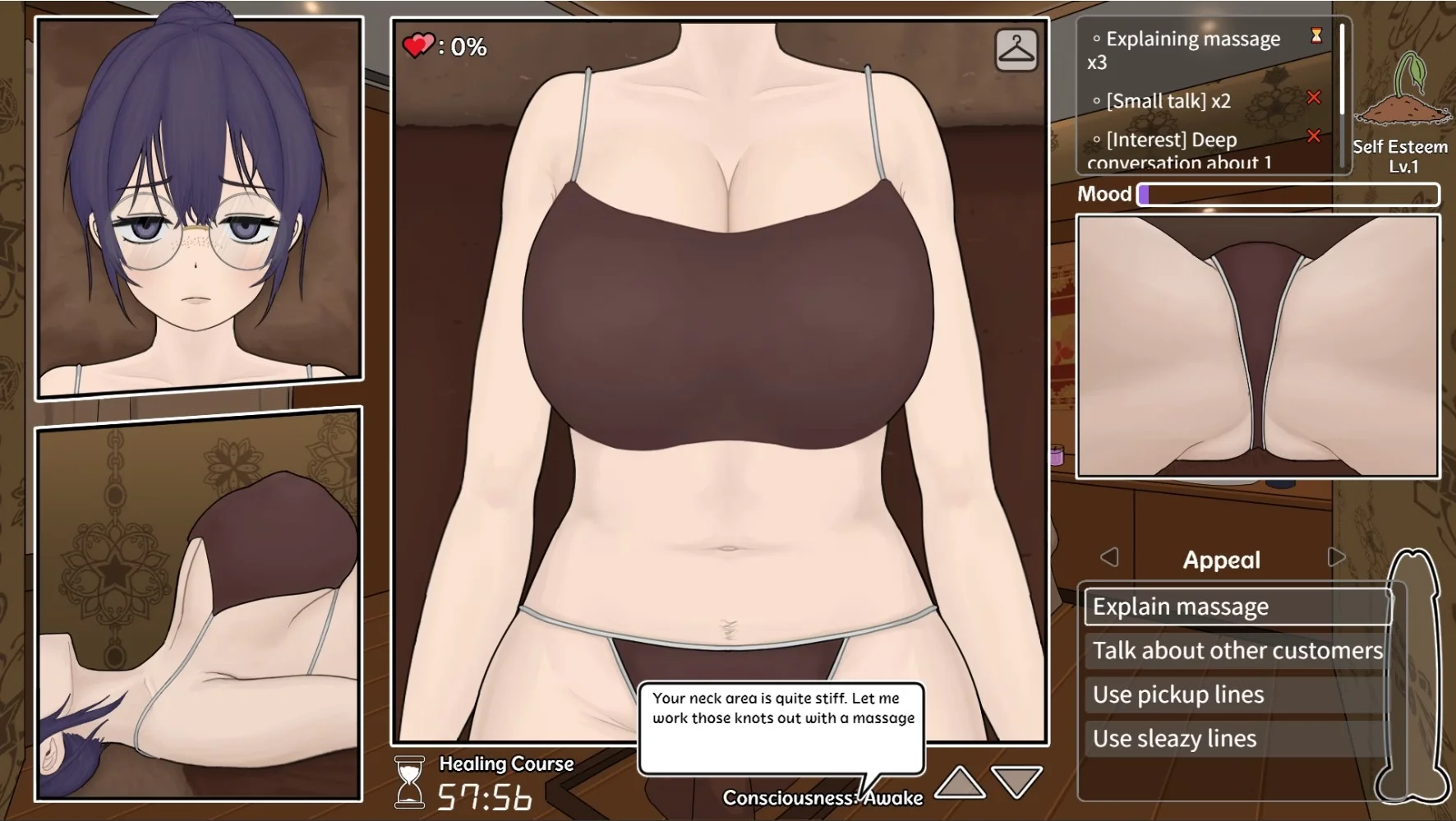The height and width of the screenshot is (821, 1456).
Task: Switch to the next category right of Appeal
Action: [1336, 557]
